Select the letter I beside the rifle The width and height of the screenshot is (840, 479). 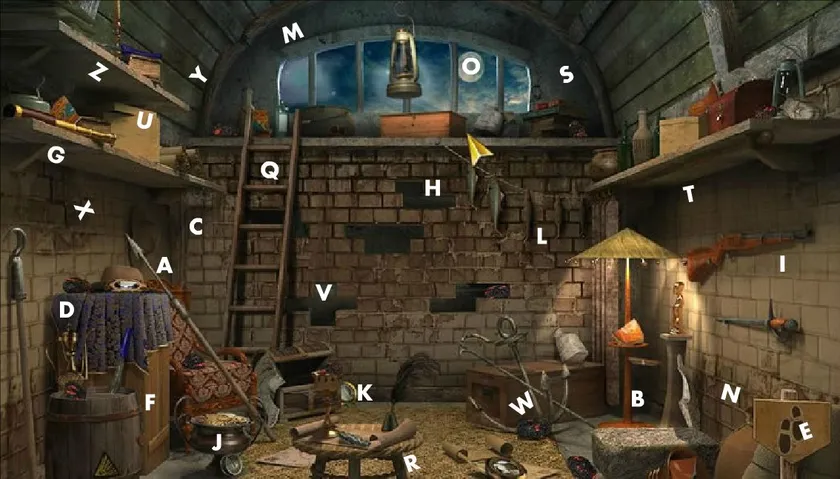tap(783, 264)
